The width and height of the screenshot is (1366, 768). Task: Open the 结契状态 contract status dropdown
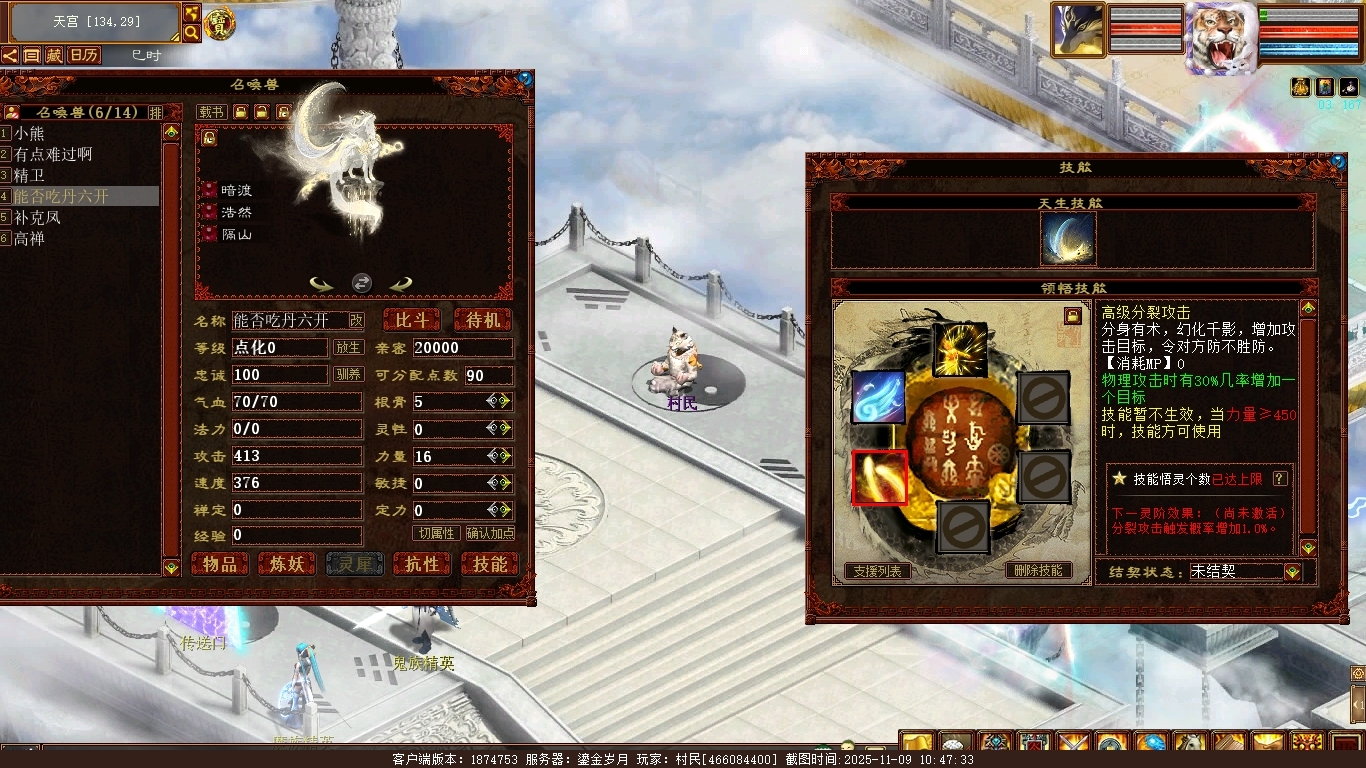pos(1293,572)
